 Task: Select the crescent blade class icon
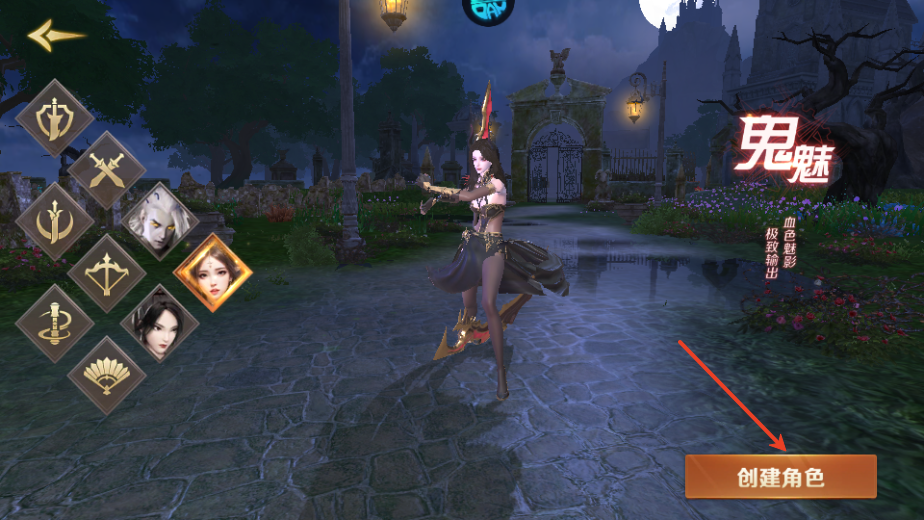tap(55, 221)
